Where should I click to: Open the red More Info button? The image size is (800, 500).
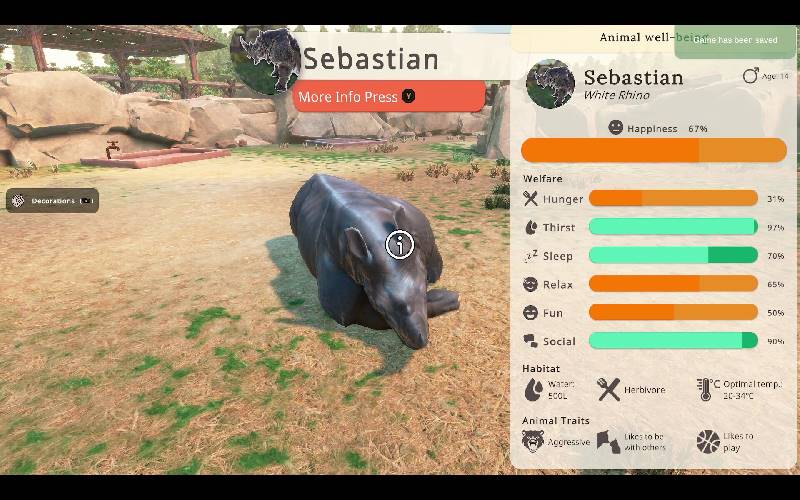(390, 97)
